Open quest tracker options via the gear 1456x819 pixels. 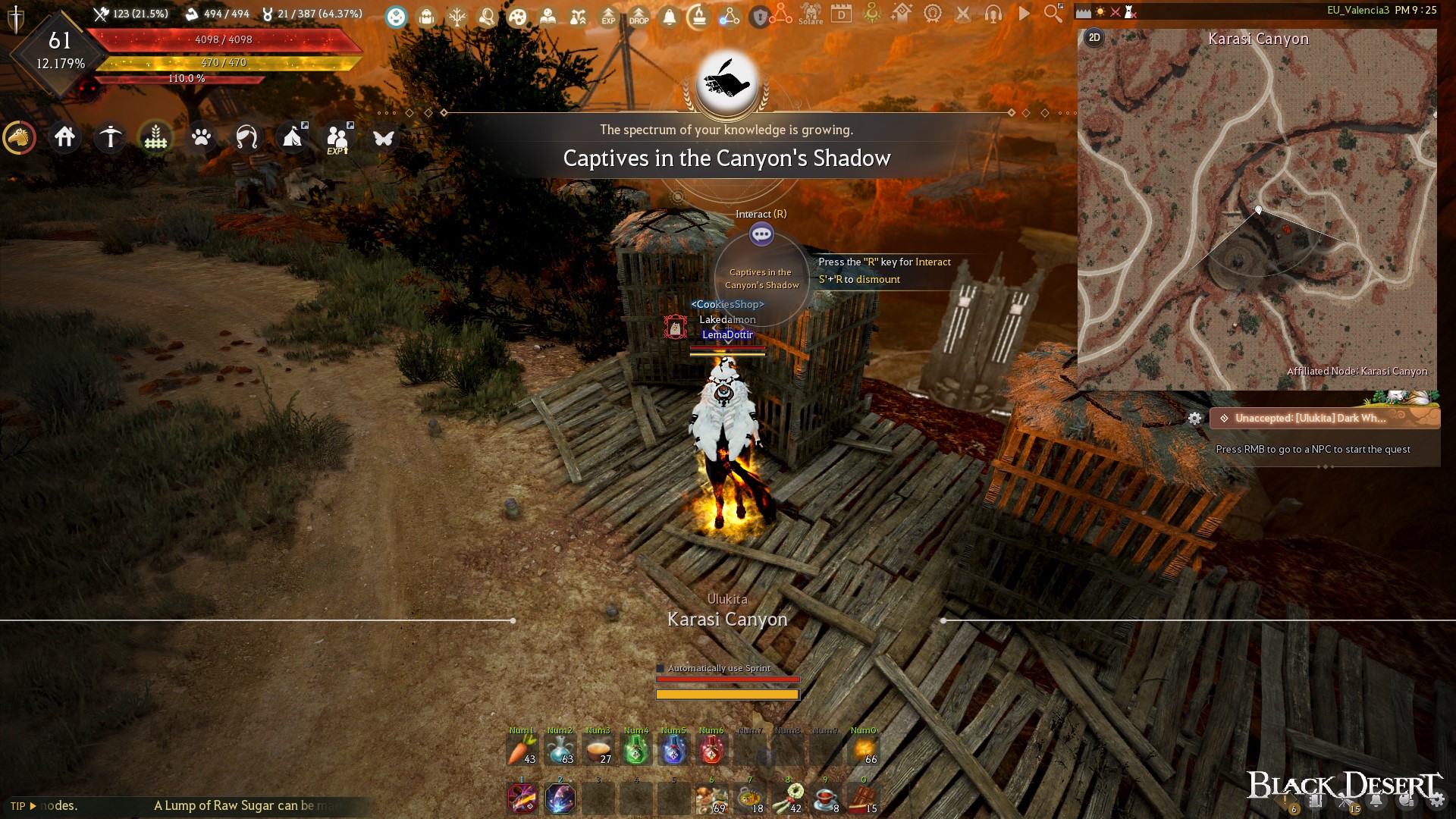tap(1196, 418)
